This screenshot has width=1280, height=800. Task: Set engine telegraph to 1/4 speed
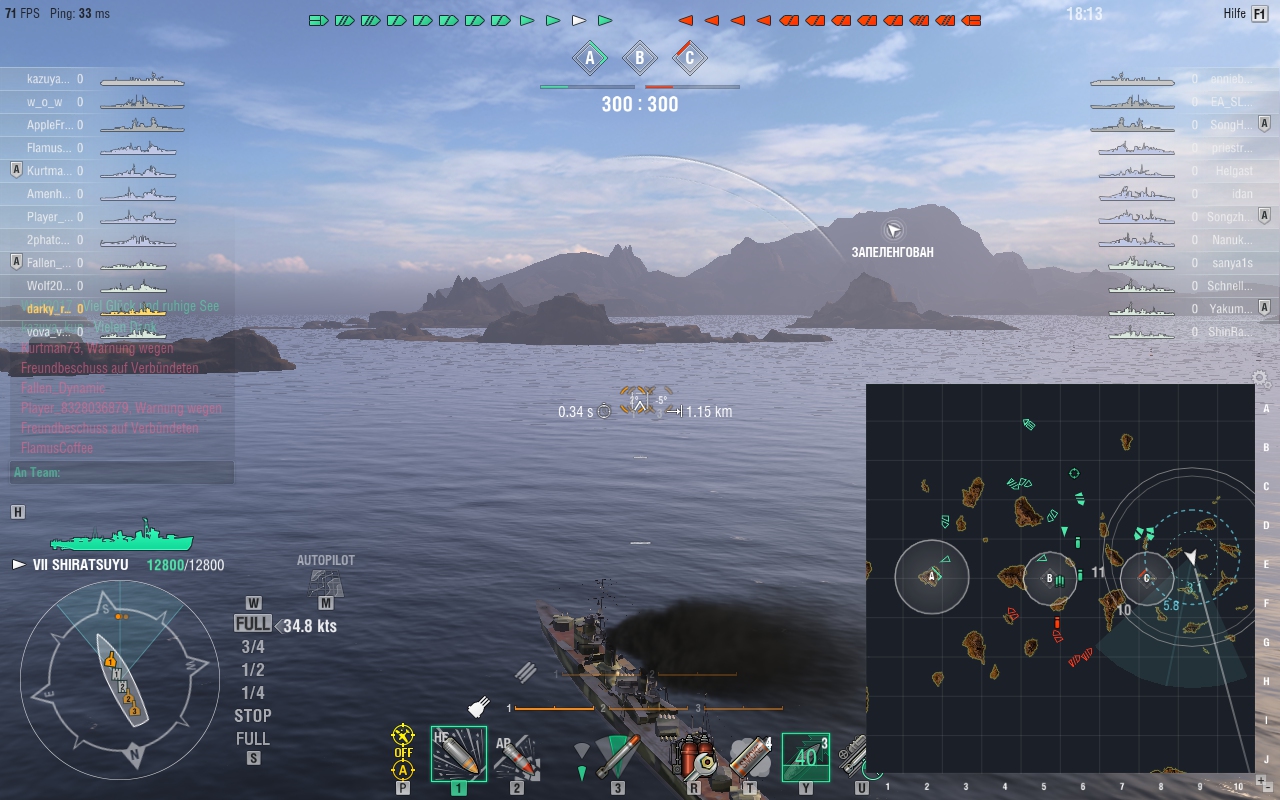253,693
